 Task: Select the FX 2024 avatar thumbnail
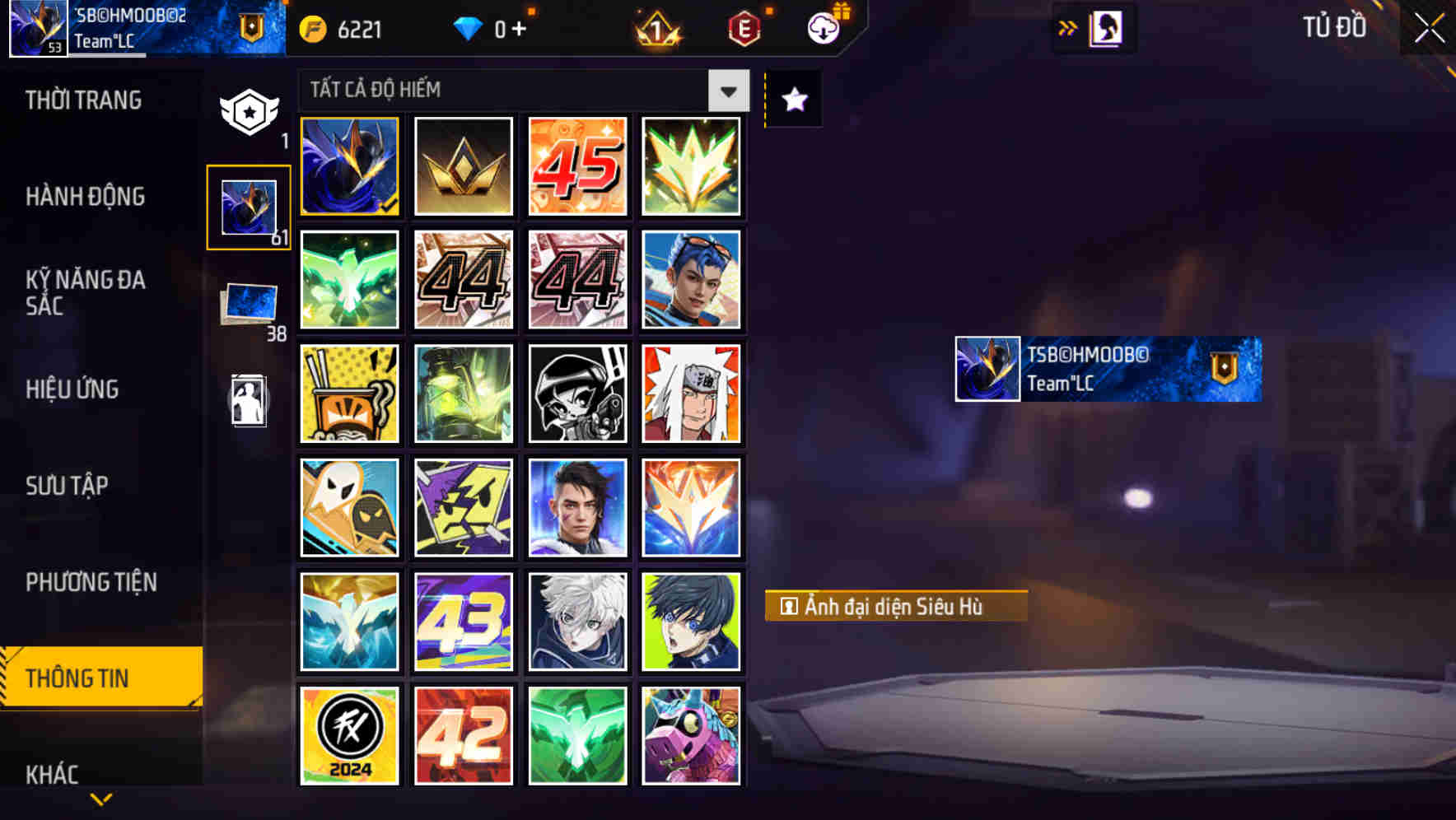coord(349,734)
